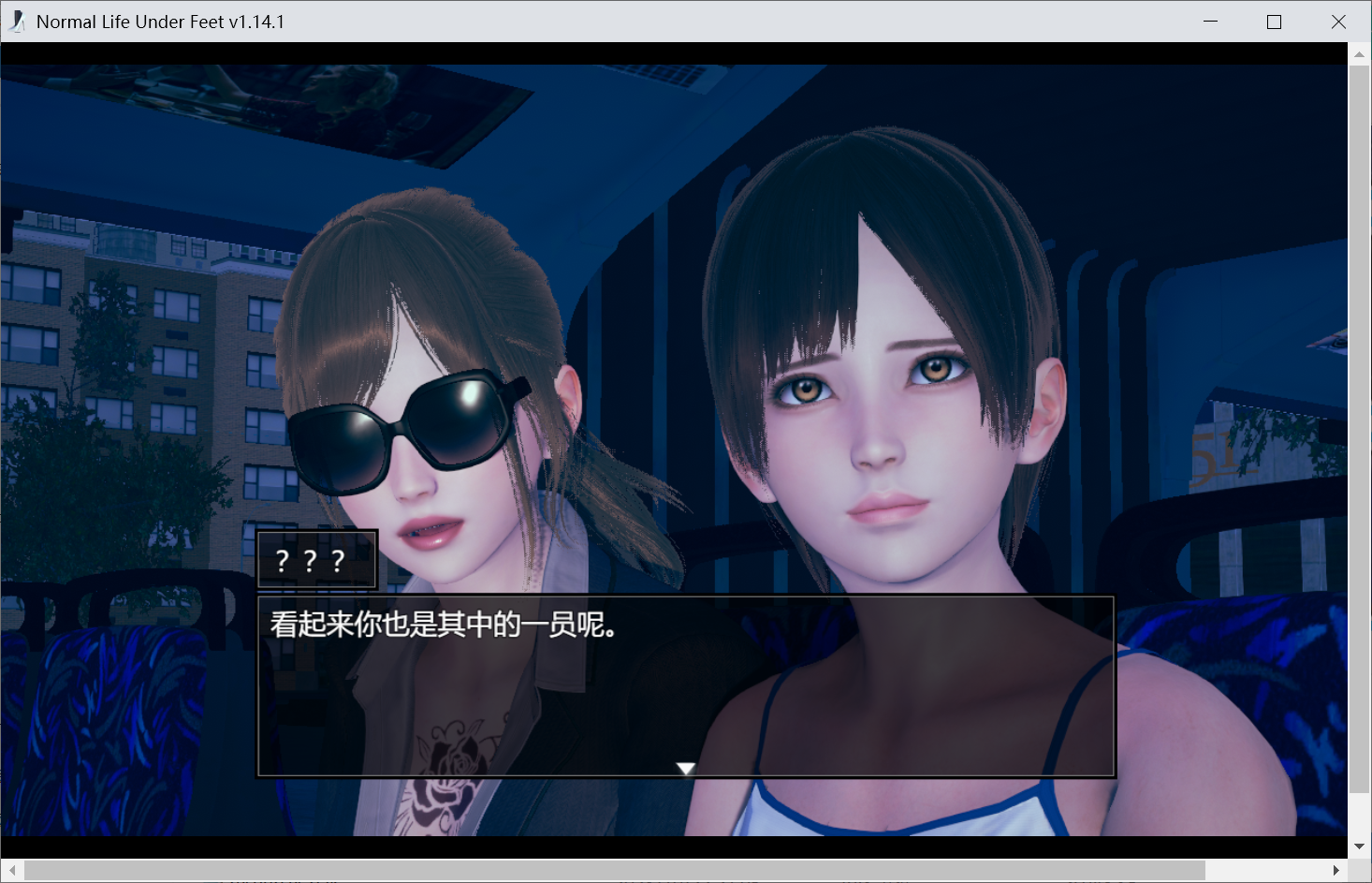Image resolution: width=1372 pixels, height=883 pixels.
Task: Click the '???' speaker name box
Action: (316, 559)
